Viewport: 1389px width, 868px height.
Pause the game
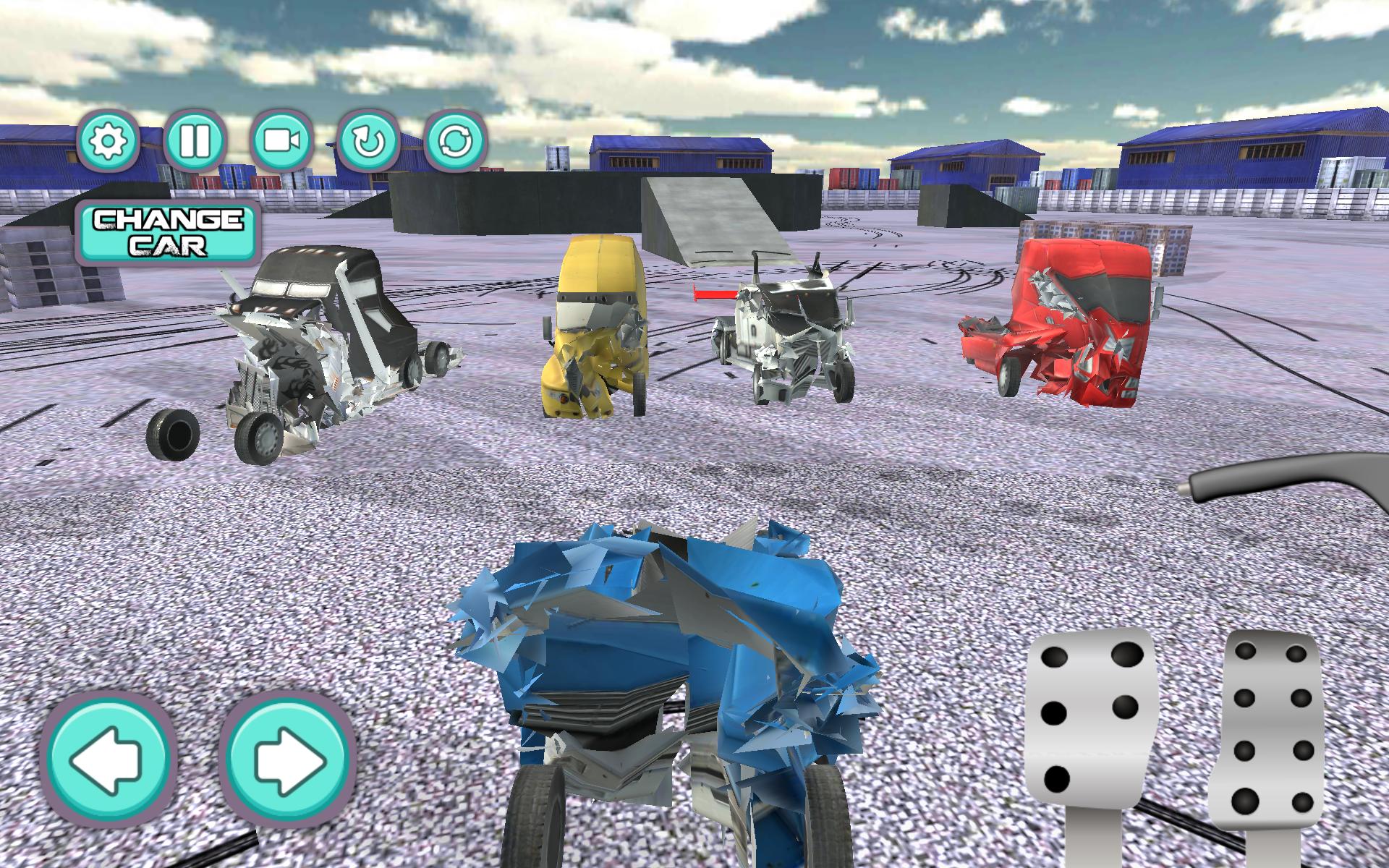point(196,142)
